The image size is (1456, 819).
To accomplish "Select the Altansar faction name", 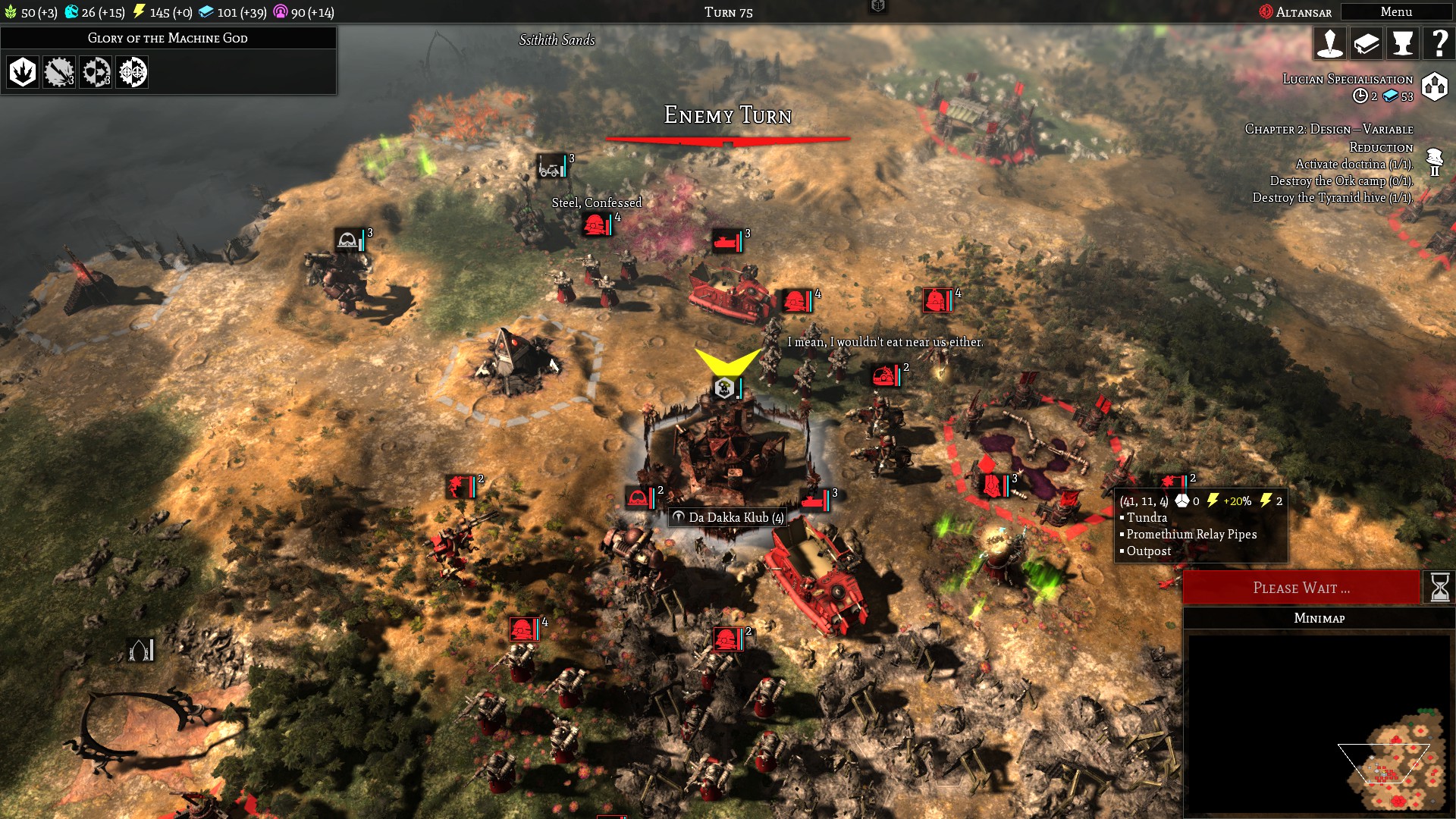I will (1302, 12).
